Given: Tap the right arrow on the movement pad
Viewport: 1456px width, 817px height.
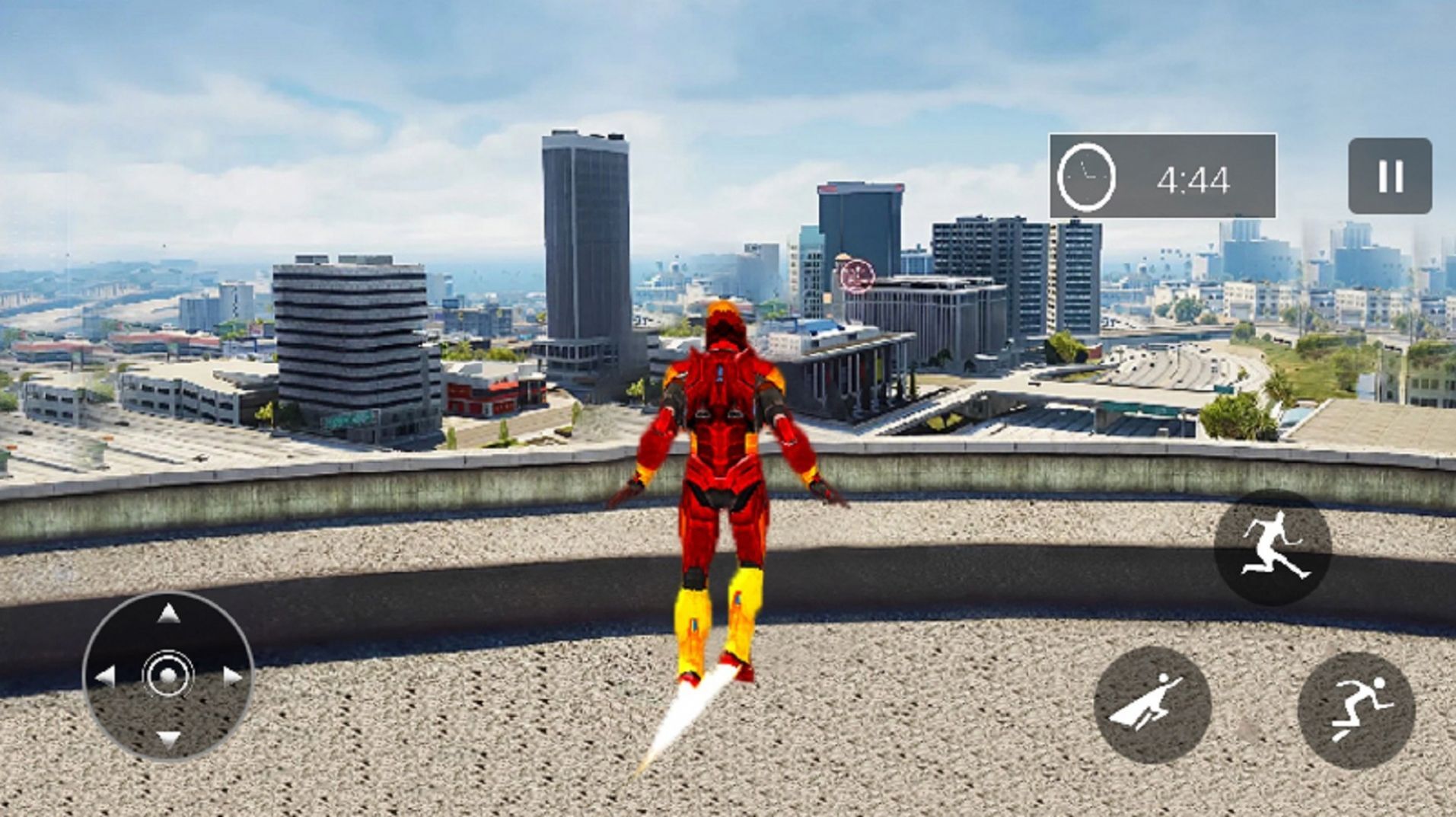Looking at the screenshot, I should [x=232, y=675].
